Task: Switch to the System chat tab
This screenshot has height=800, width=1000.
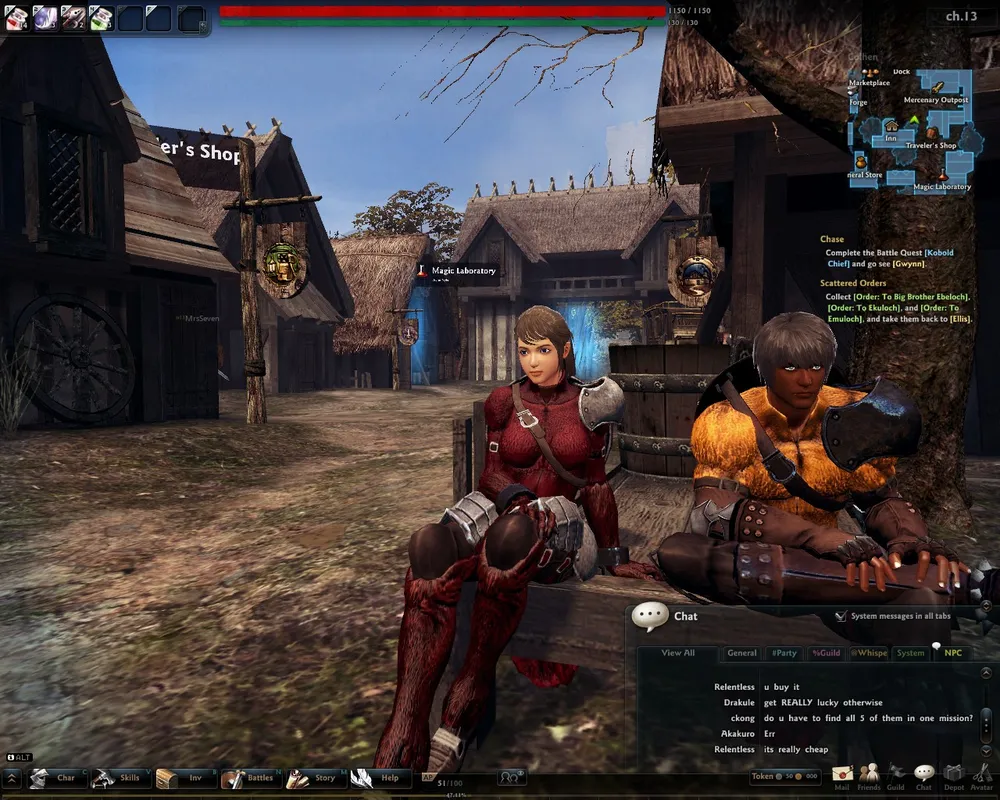Action: [x=910, y=653]
